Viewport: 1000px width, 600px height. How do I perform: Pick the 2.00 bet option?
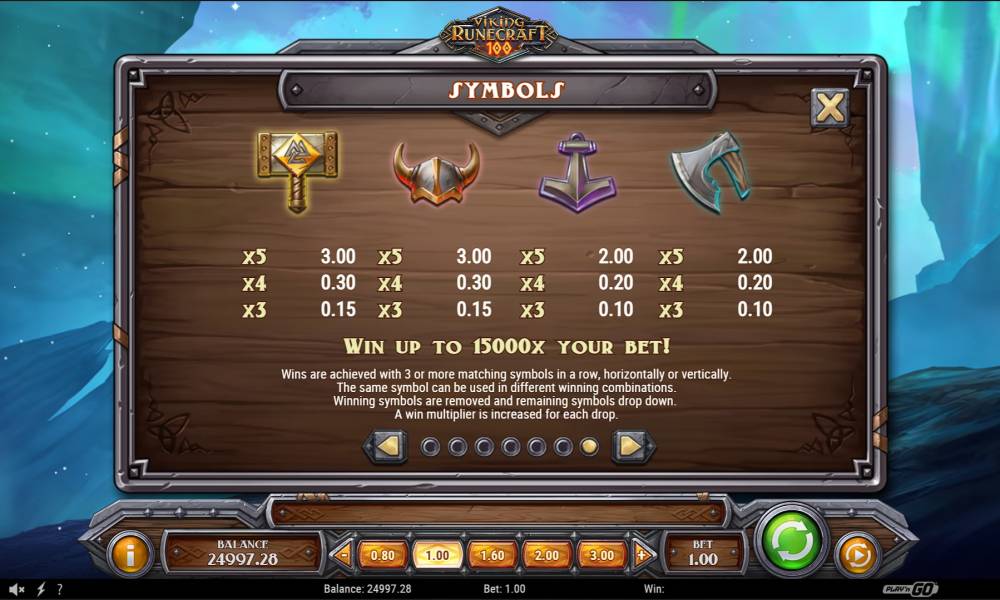pyautogui.click(x=547, y=554)
